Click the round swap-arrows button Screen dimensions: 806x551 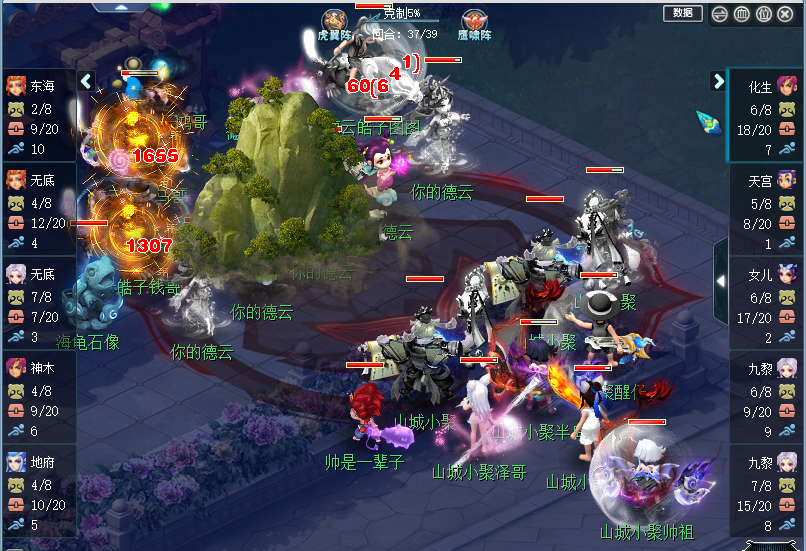pyautogui.click(x=718, y=14)
